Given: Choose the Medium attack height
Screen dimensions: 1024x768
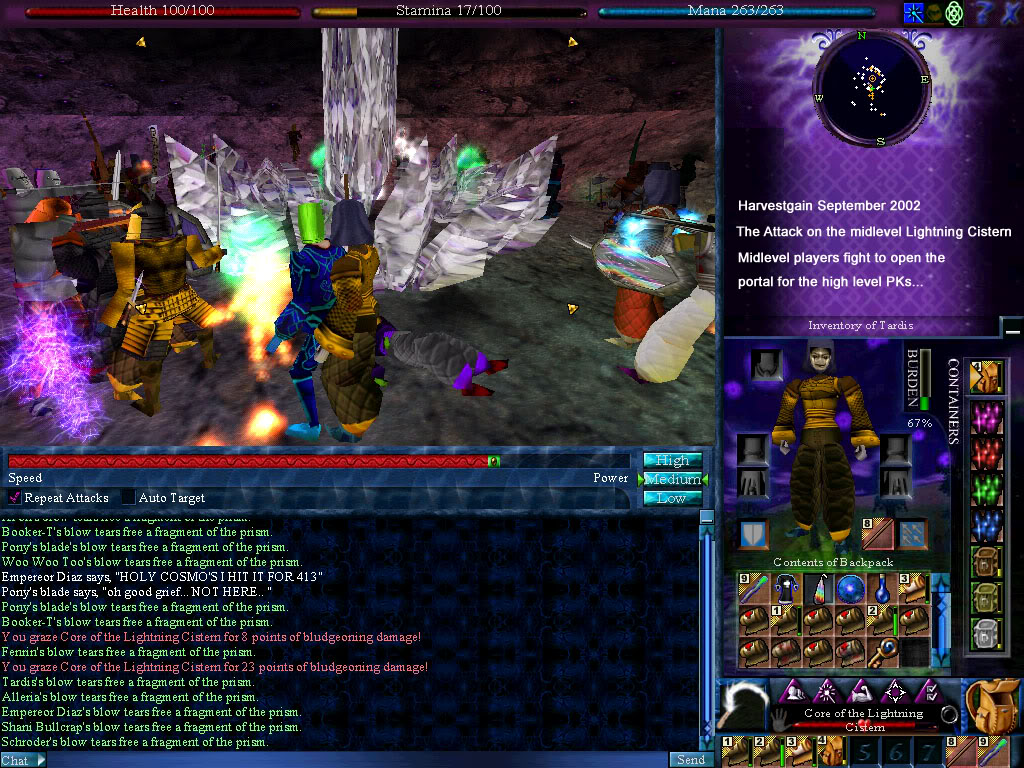Looking at the screenshot, I should [x=672, y=479].
